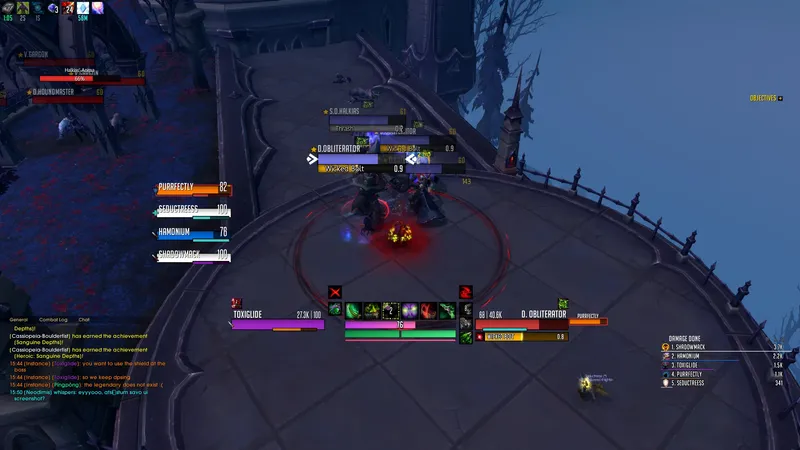The image size is (800, 450).
Task: Click the red swirl icon above the target frame
Action: pyautogui.click(x=465, y=293)
